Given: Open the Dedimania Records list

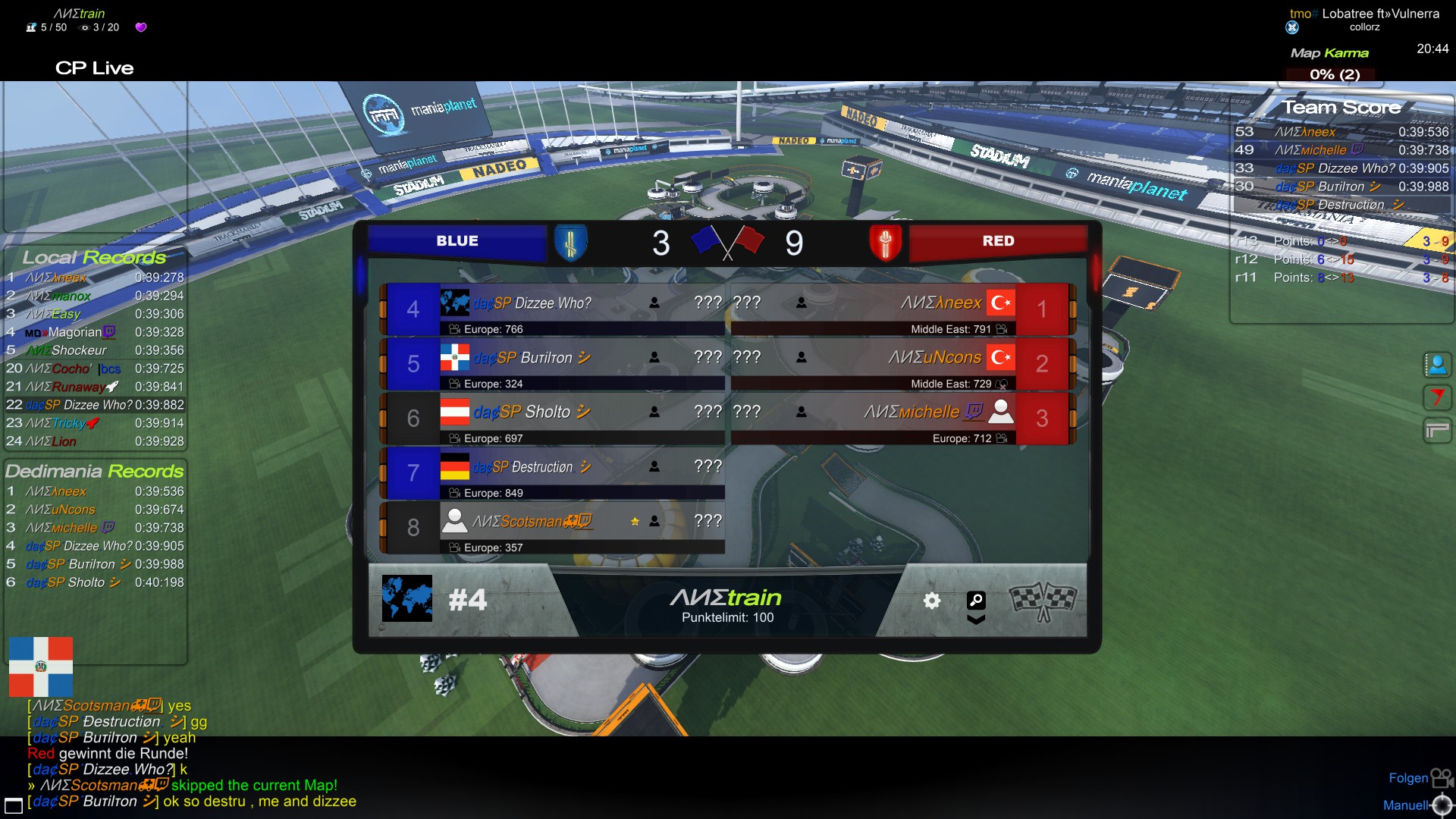Looking at the screenshot, I should point(95,472).
